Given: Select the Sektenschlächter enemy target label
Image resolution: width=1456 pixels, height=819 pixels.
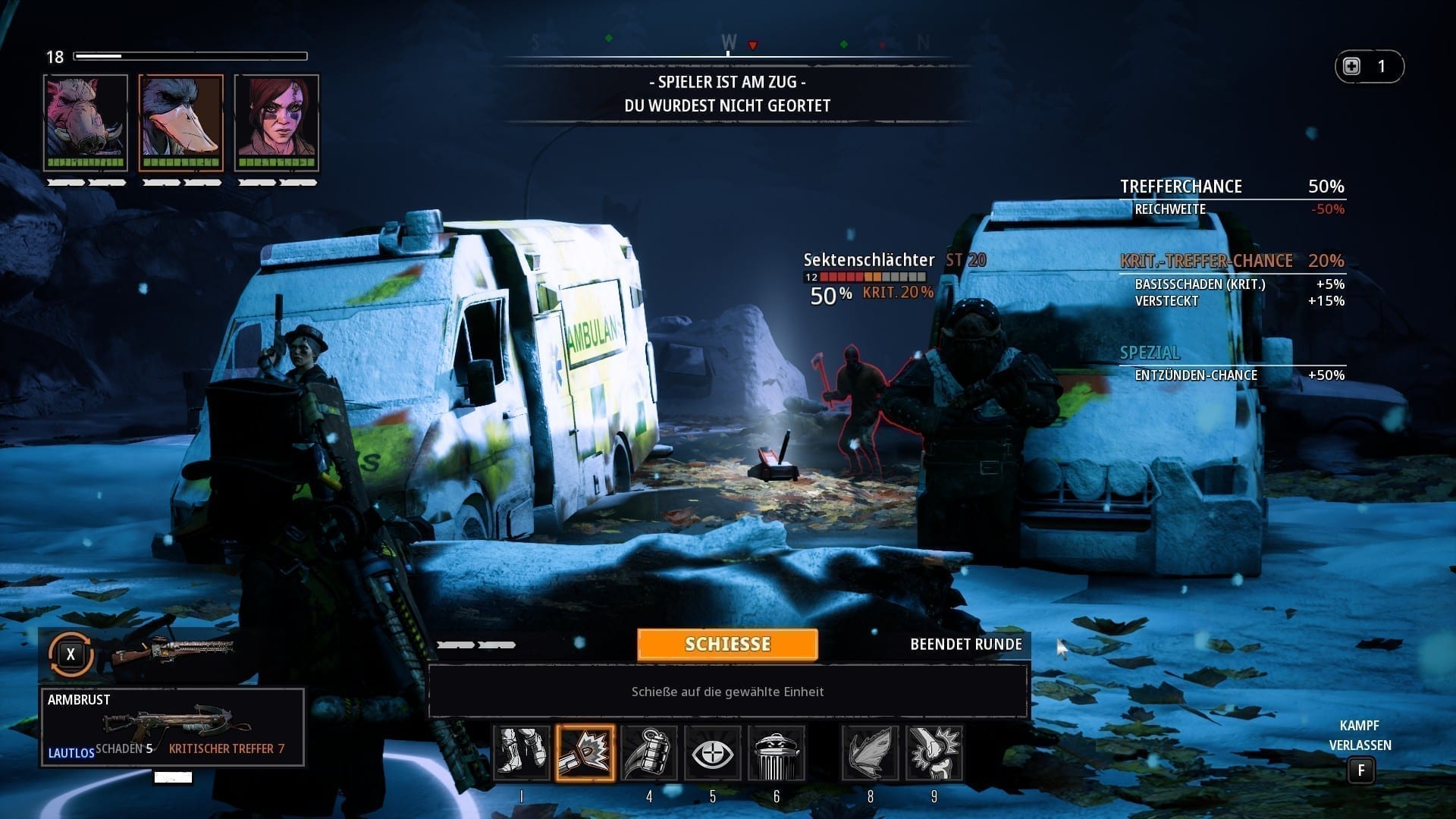Looking at the screenshot, I should [868, 260].
